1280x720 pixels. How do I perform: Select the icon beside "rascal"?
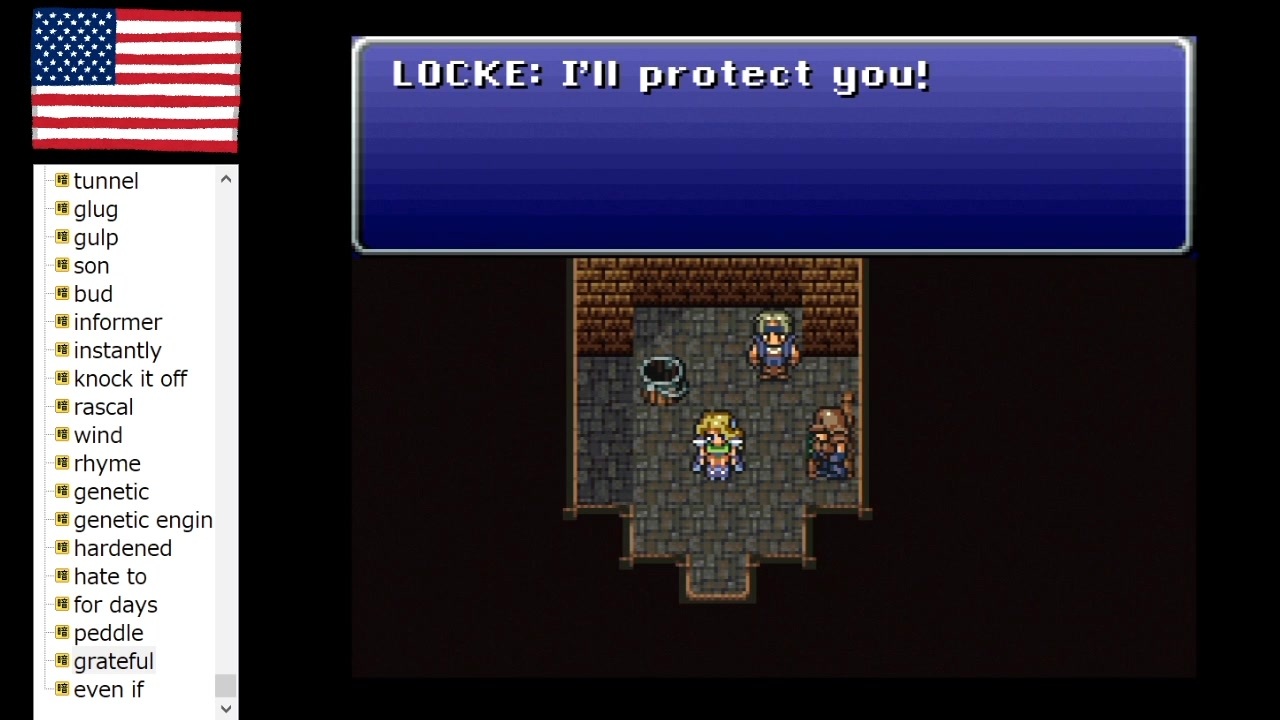click(x=61, y=407)
